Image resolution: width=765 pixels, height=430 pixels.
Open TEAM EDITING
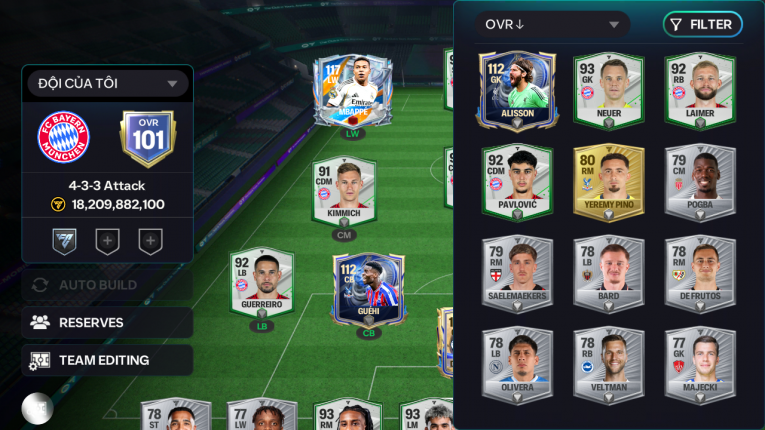coord(107,360)
